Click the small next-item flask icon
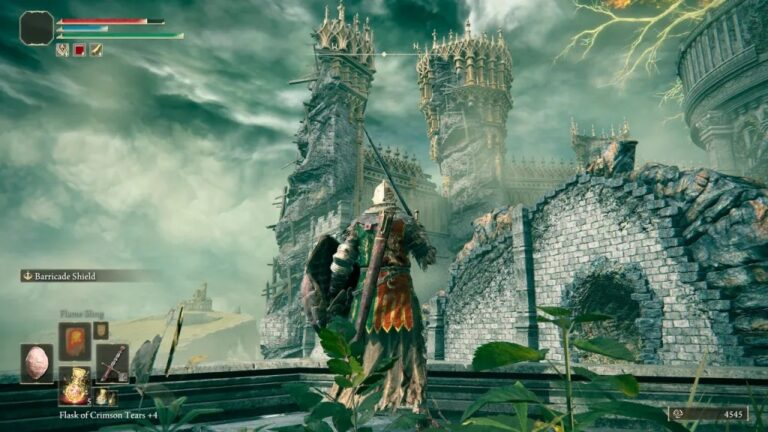The height and width of the screenshot is (432, 768). click(x=105, y=397)
